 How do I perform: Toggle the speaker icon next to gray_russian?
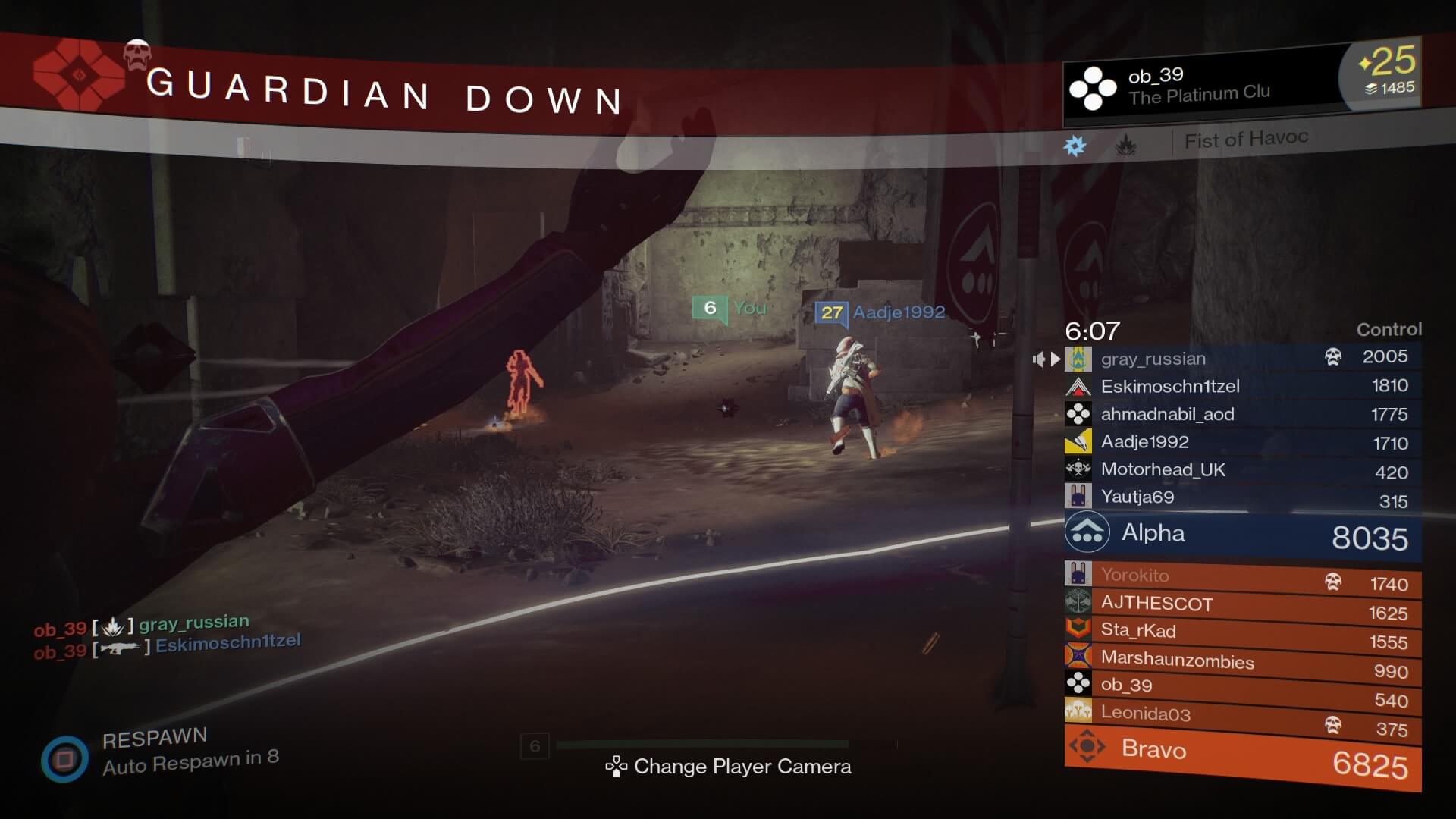1040,359
